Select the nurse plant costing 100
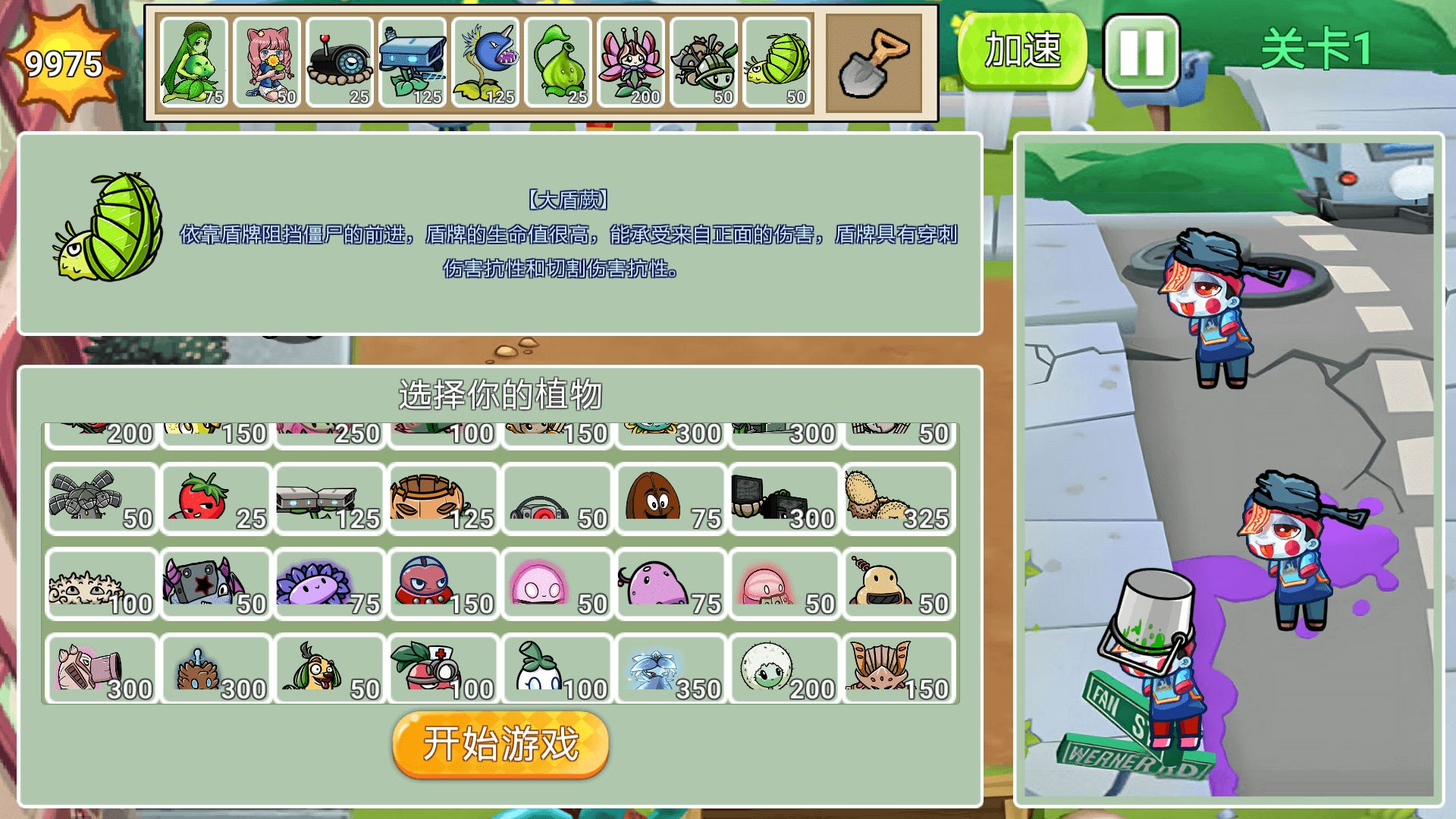Viewport: 1456px width, 819px height. pyautogui.click(x=442, y=669)
